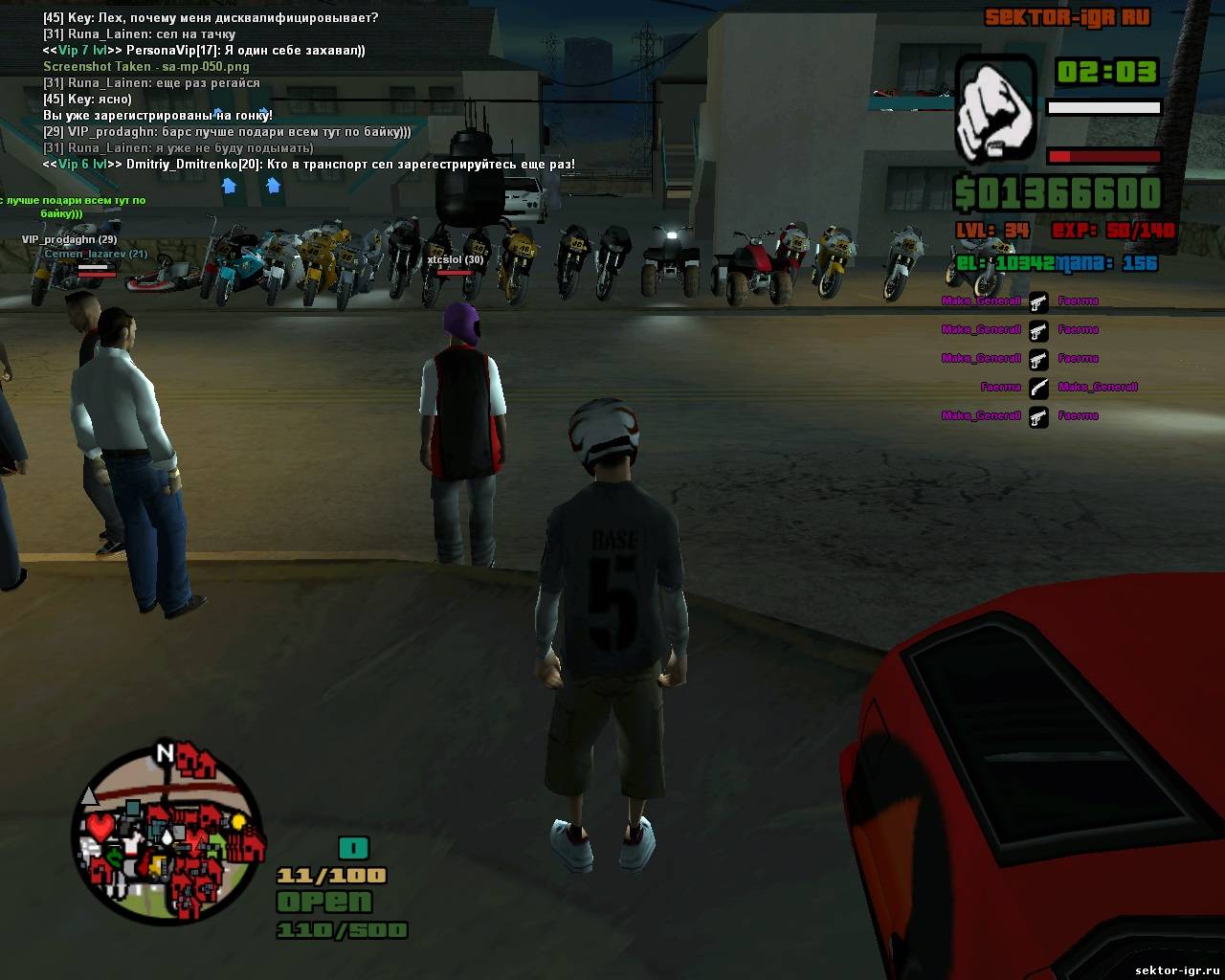This screenshot has width=1225, height=980.
Task: Select the green dollar marker on the minimap
Action: 114,858
